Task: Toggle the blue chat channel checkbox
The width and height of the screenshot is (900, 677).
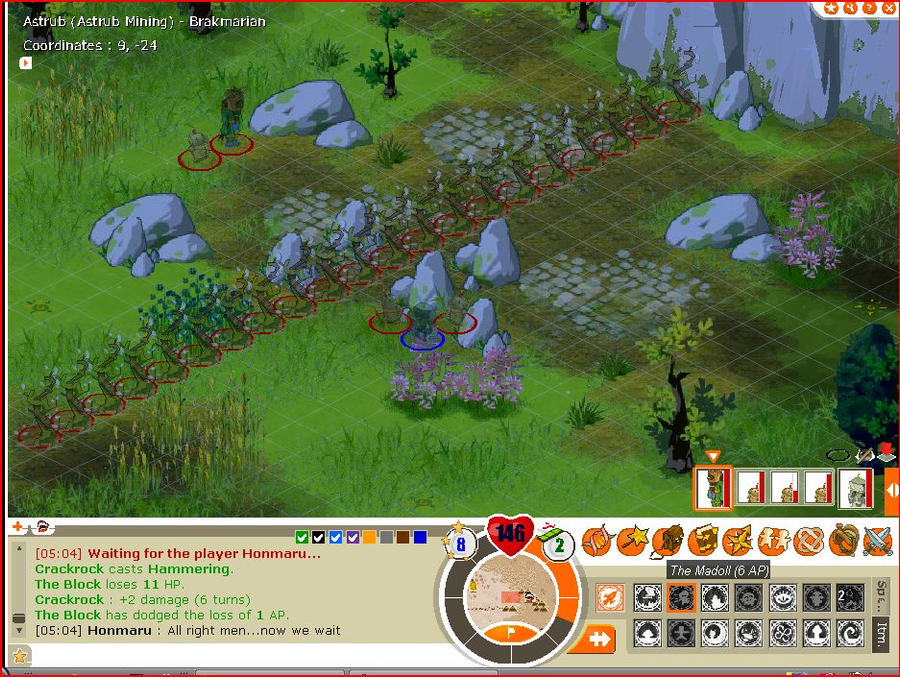Action: click(x=335, y=537)
